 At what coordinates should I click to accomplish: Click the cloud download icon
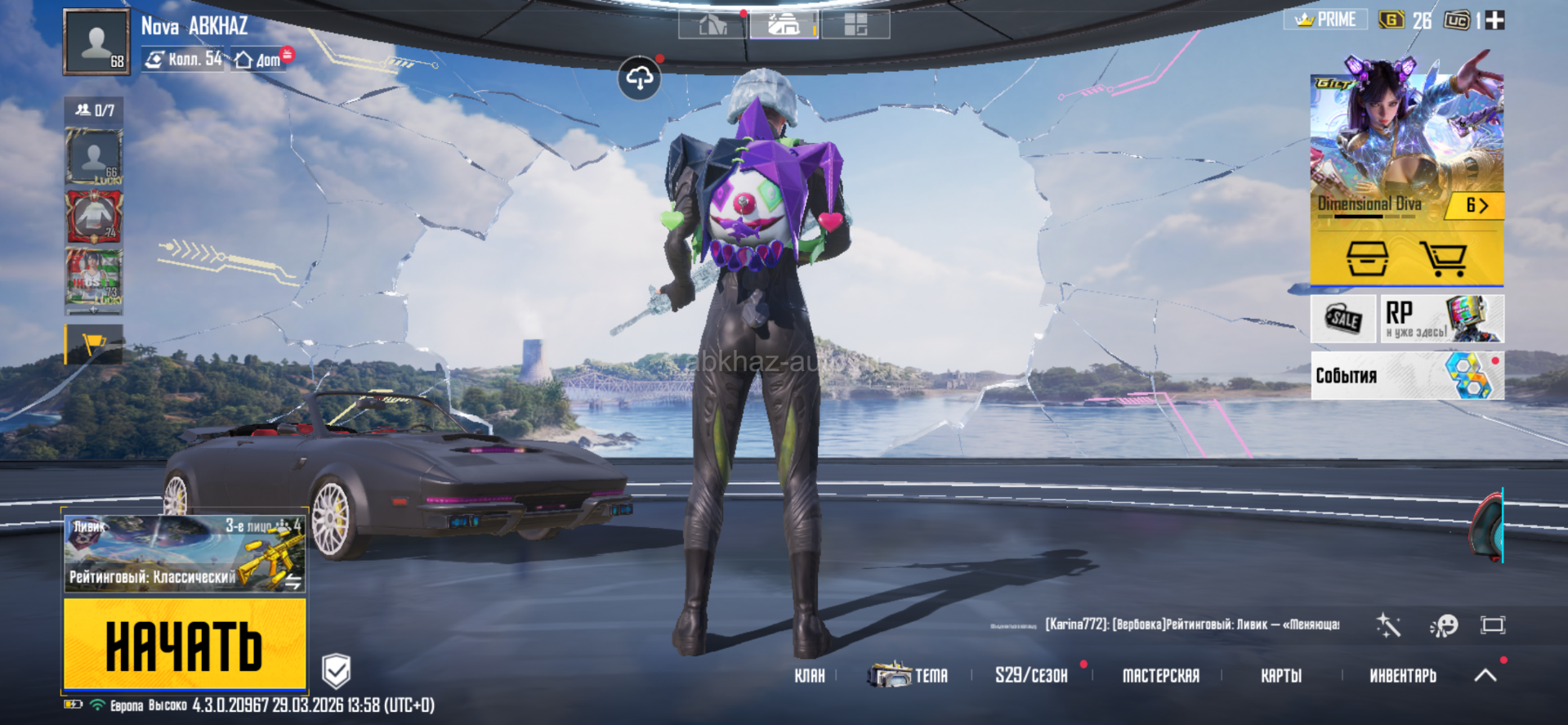(x=639, y=78)
